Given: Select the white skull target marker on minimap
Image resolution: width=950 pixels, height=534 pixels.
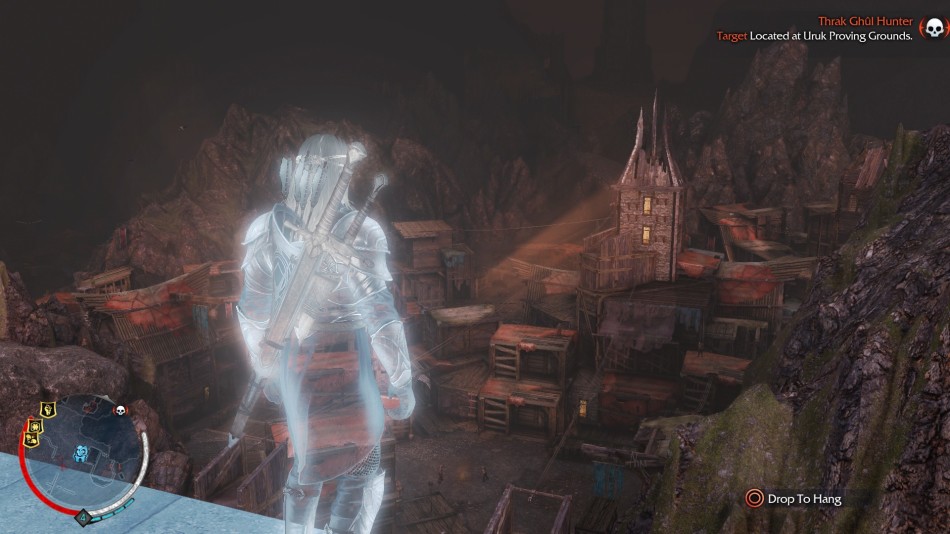Looking at the screenshot, I should (121, 410).
